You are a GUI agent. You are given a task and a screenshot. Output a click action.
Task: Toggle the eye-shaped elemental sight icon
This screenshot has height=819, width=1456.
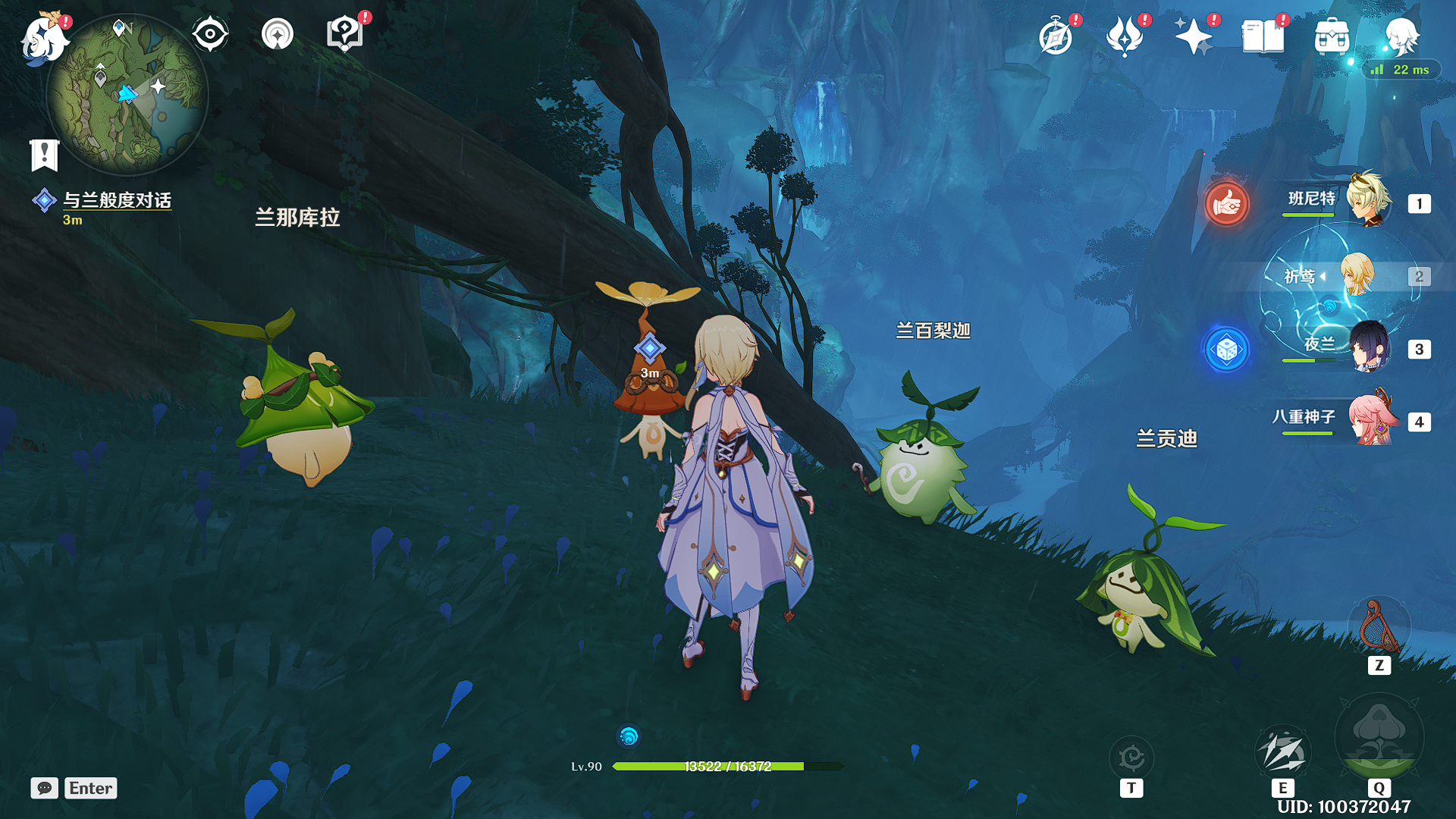coord(210,35)
